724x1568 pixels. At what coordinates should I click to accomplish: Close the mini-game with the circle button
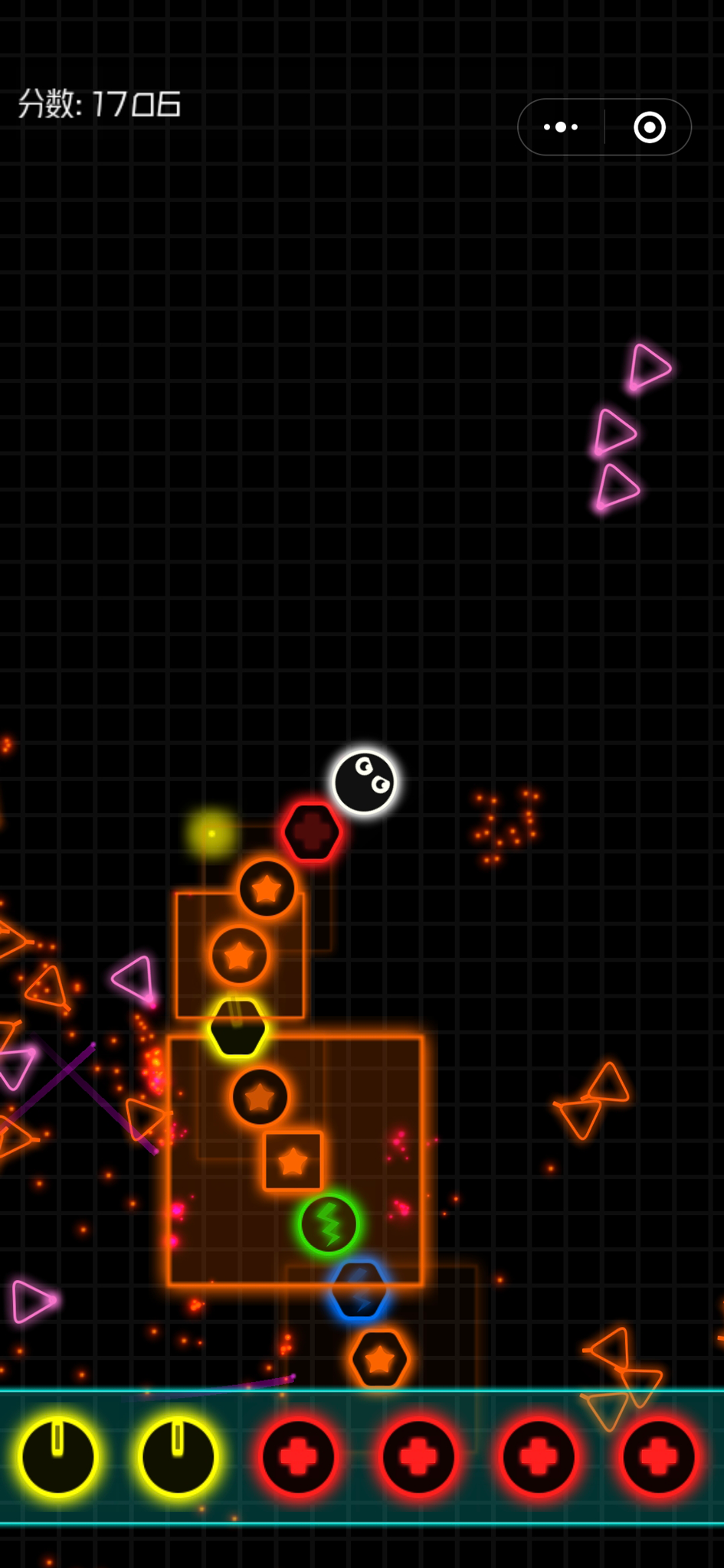click(x=650, y=127)
